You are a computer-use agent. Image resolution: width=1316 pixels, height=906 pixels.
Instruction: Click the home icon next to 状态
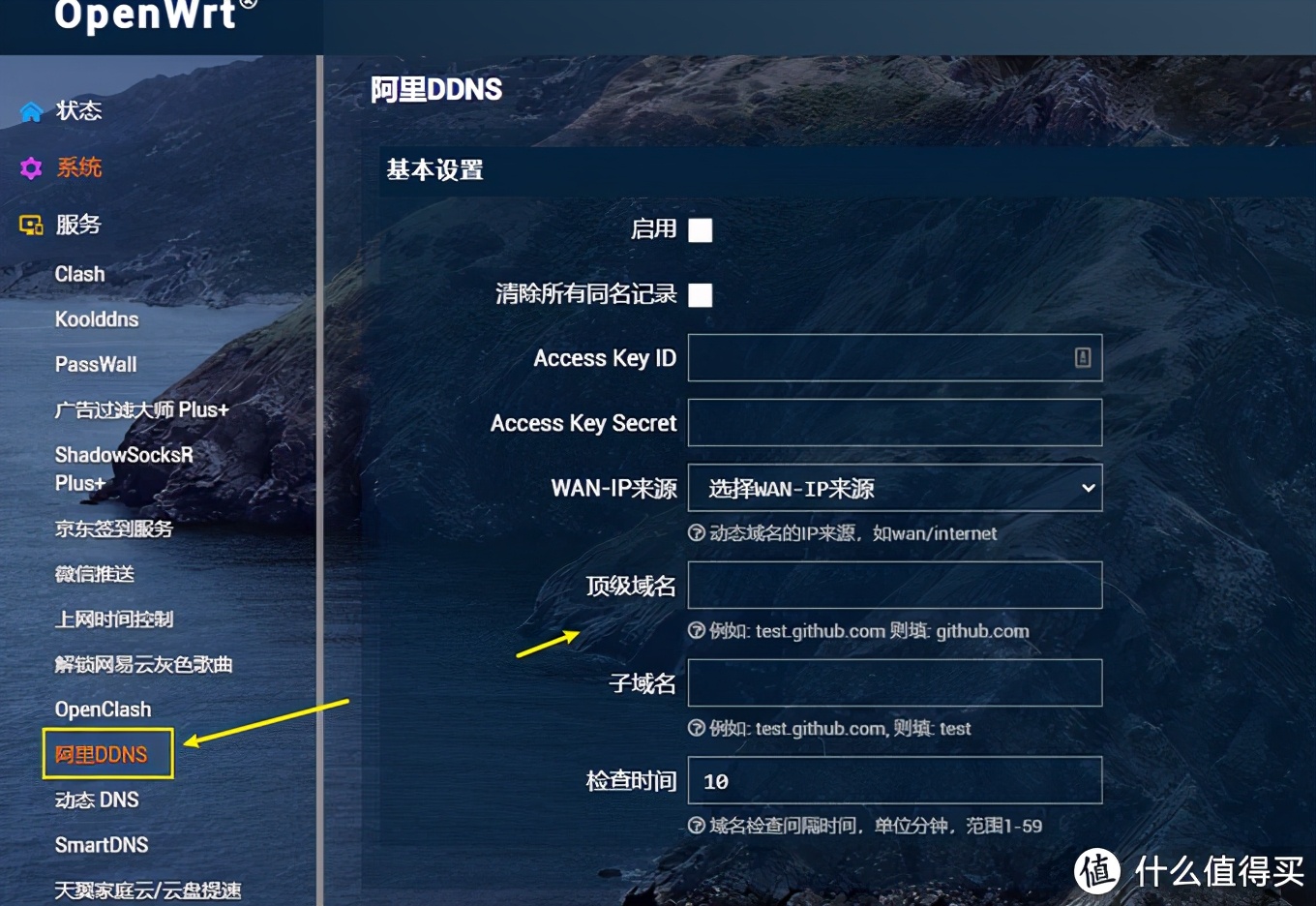point(30,110)
